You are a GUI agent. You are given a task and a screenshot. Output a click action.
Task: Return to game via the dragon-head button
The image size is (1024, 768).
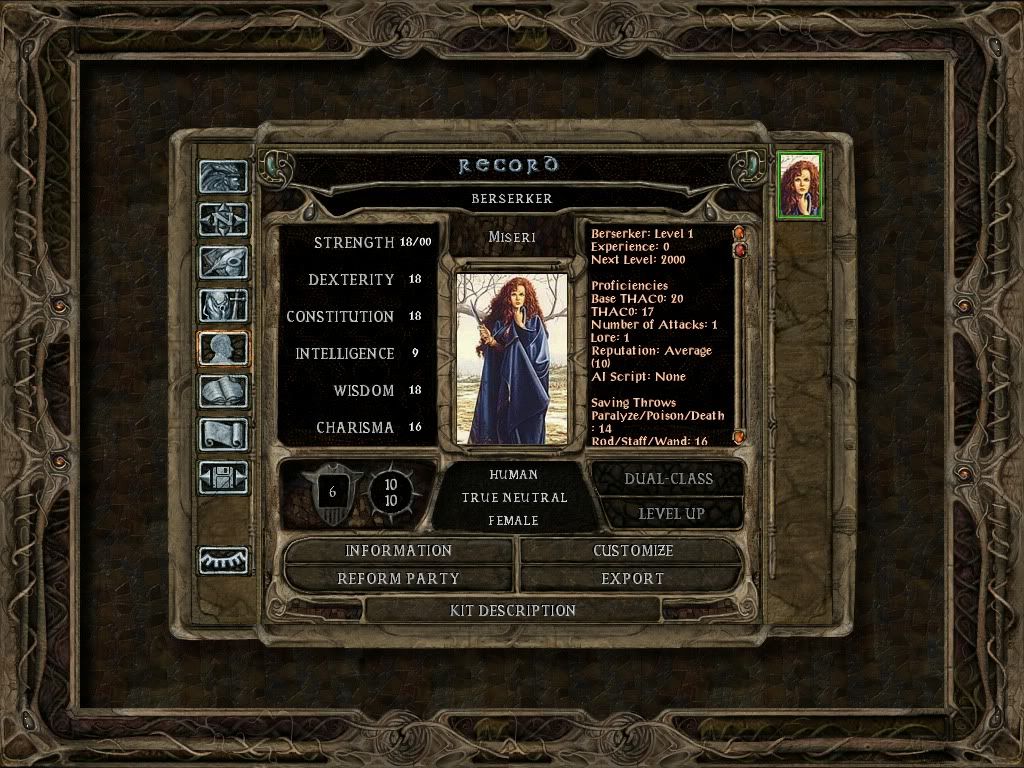pyautogui.click(x=223, y=177)
